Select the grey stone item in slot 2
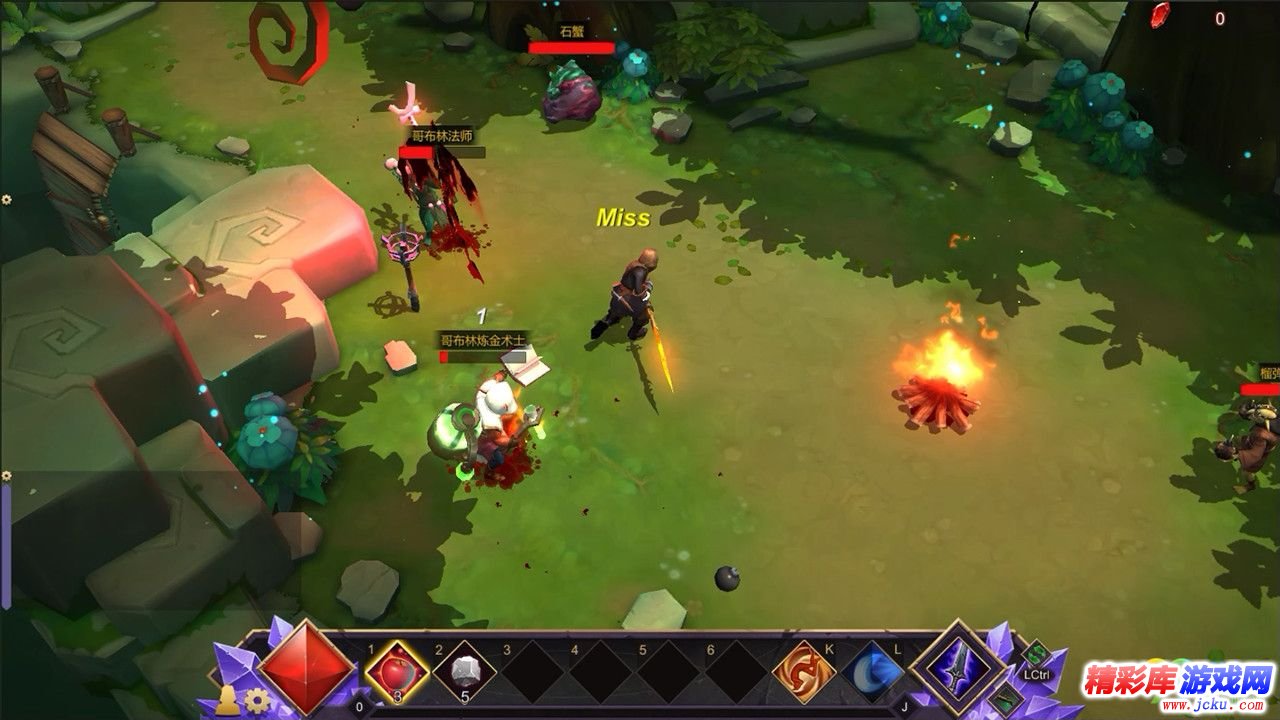The width and height of the screenshot is (1280, 720). coord(465,672)
